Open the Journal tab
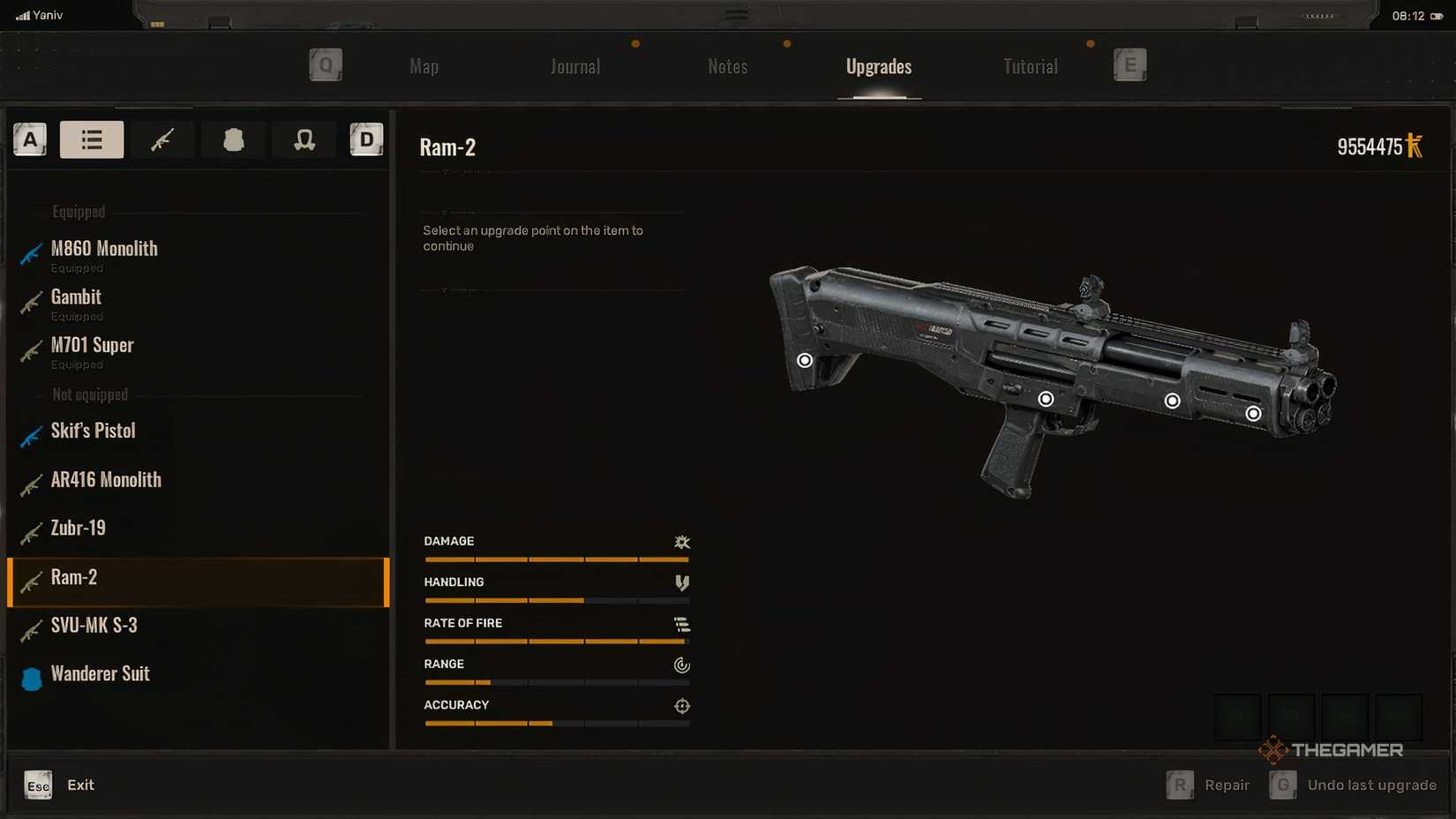The width and height of the screenshot is (1456, 819). pyautogui.click(x=575, y=67)
